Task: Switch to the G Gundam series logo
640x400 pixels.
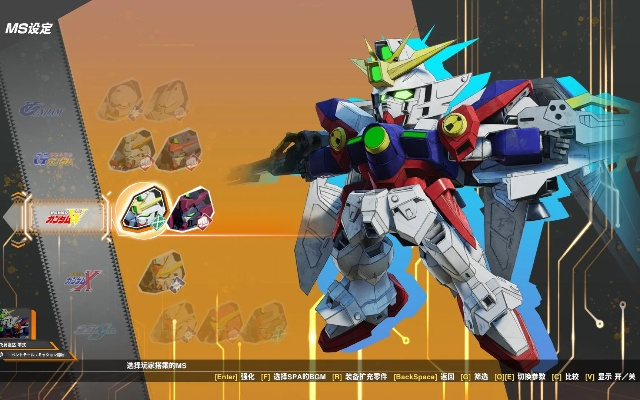Action: (x=53, y=158)
